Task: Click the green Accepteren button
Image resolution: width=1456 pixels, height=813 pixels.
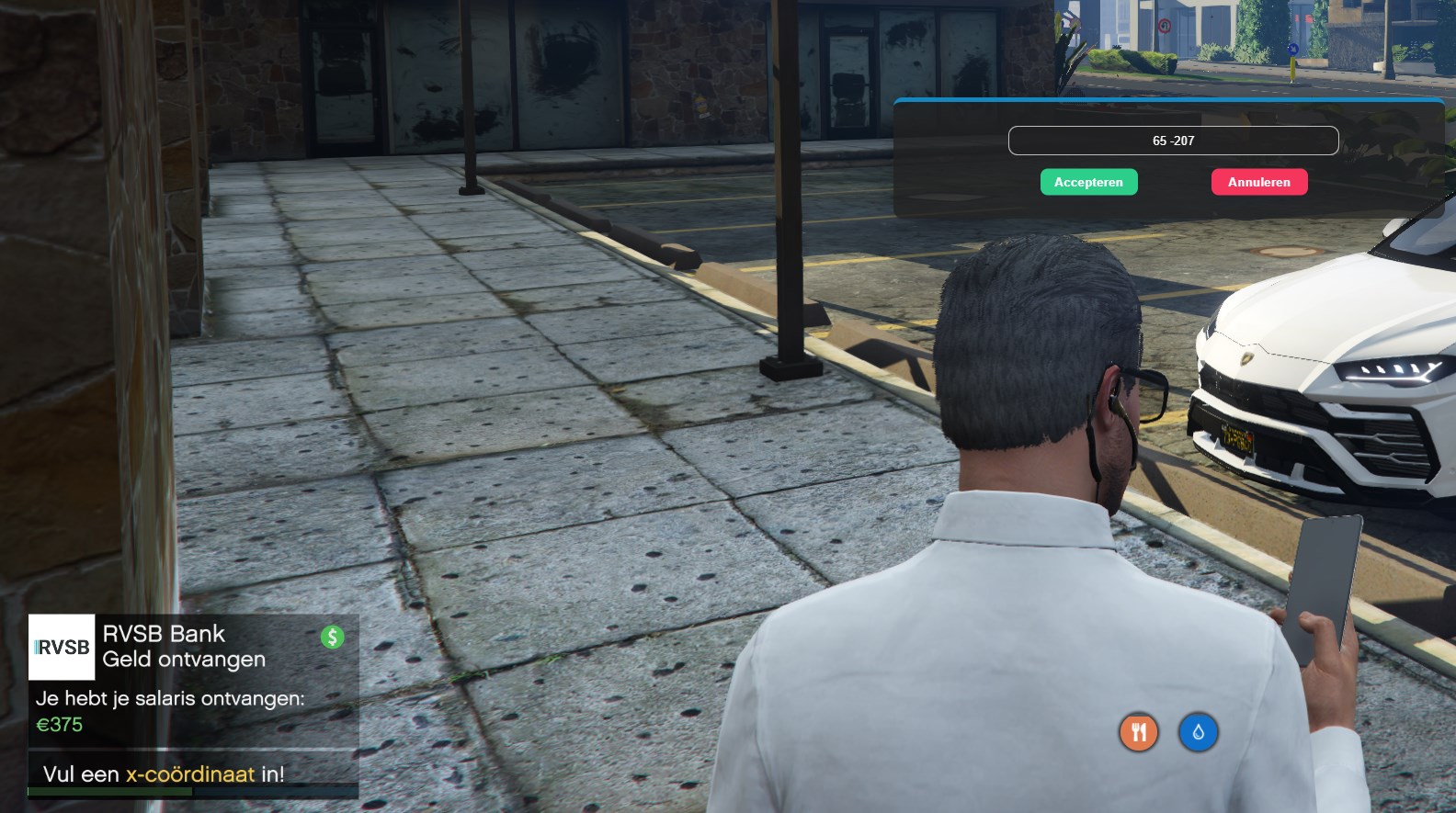Action: click(x=1088, y=182)
